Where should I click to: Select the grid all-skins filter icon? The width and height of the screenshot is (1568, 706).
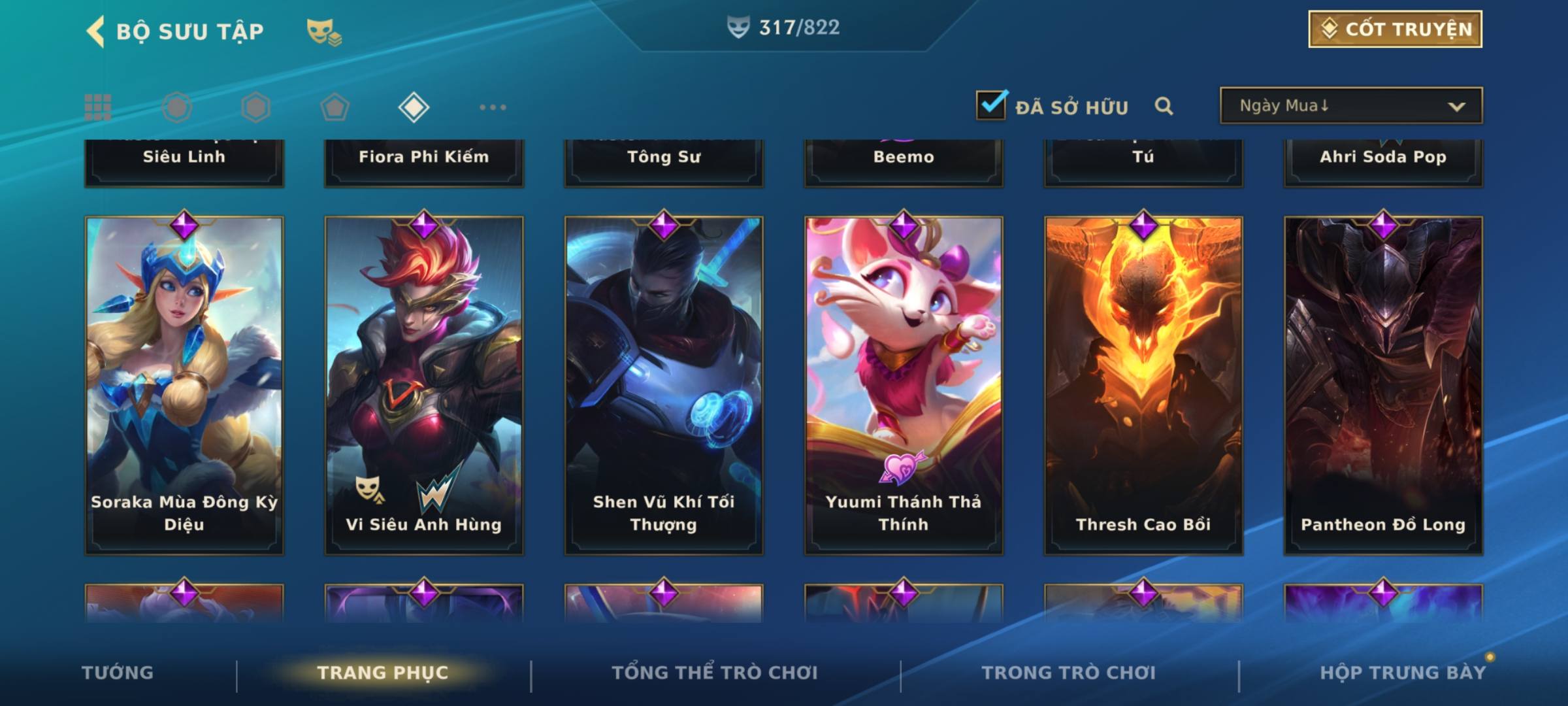(x=98, y=107)
